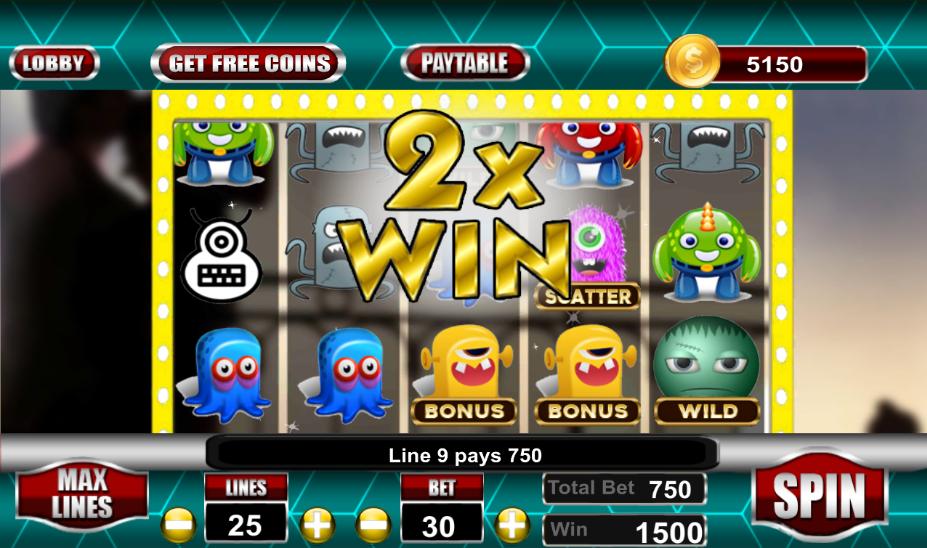
Task: Increase the number of lines
Action: pyautogui.click(x=316, y=523)
